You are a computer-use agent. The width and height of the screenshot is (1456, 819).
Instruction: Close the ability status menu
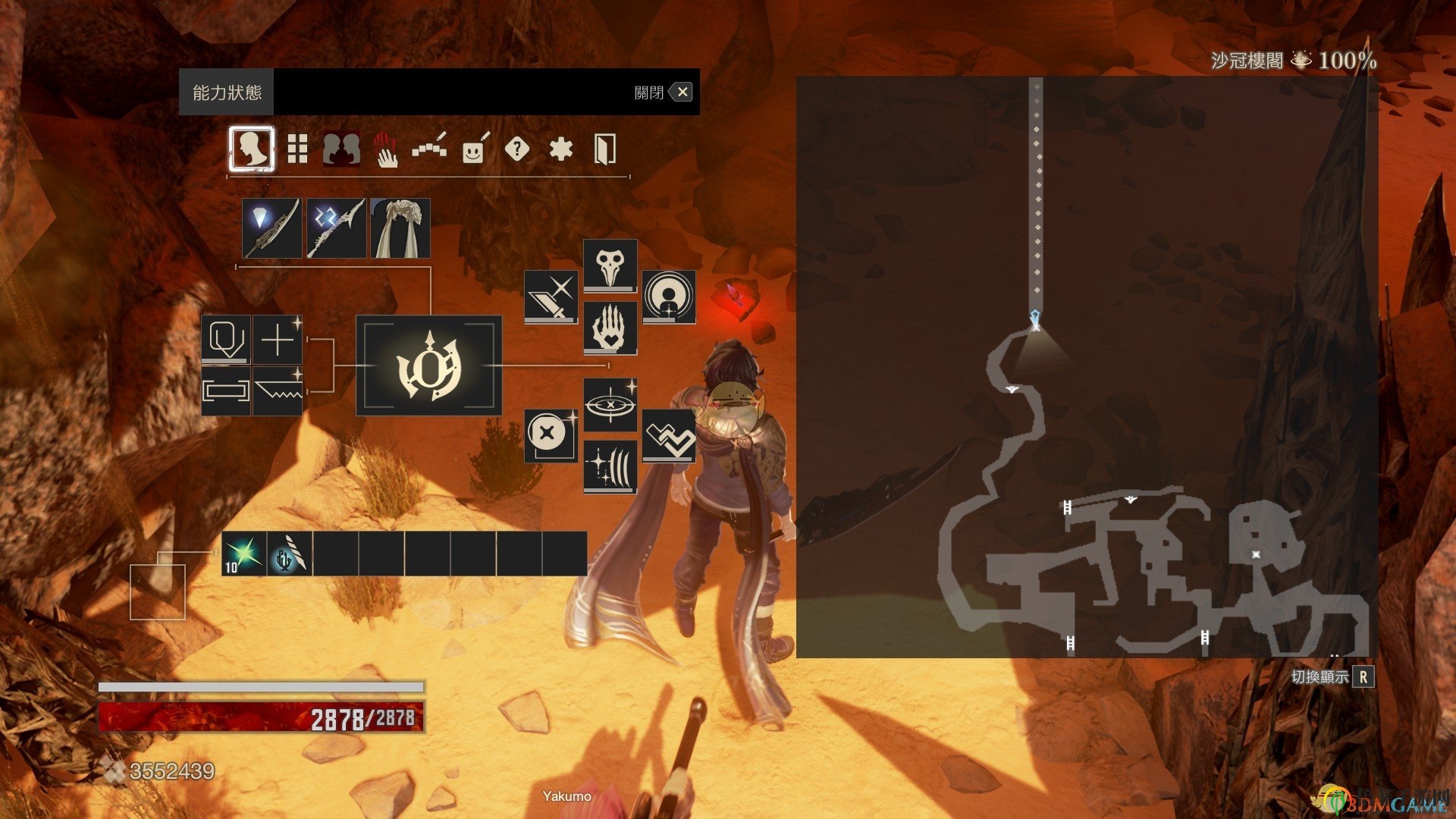click(682, 93)
